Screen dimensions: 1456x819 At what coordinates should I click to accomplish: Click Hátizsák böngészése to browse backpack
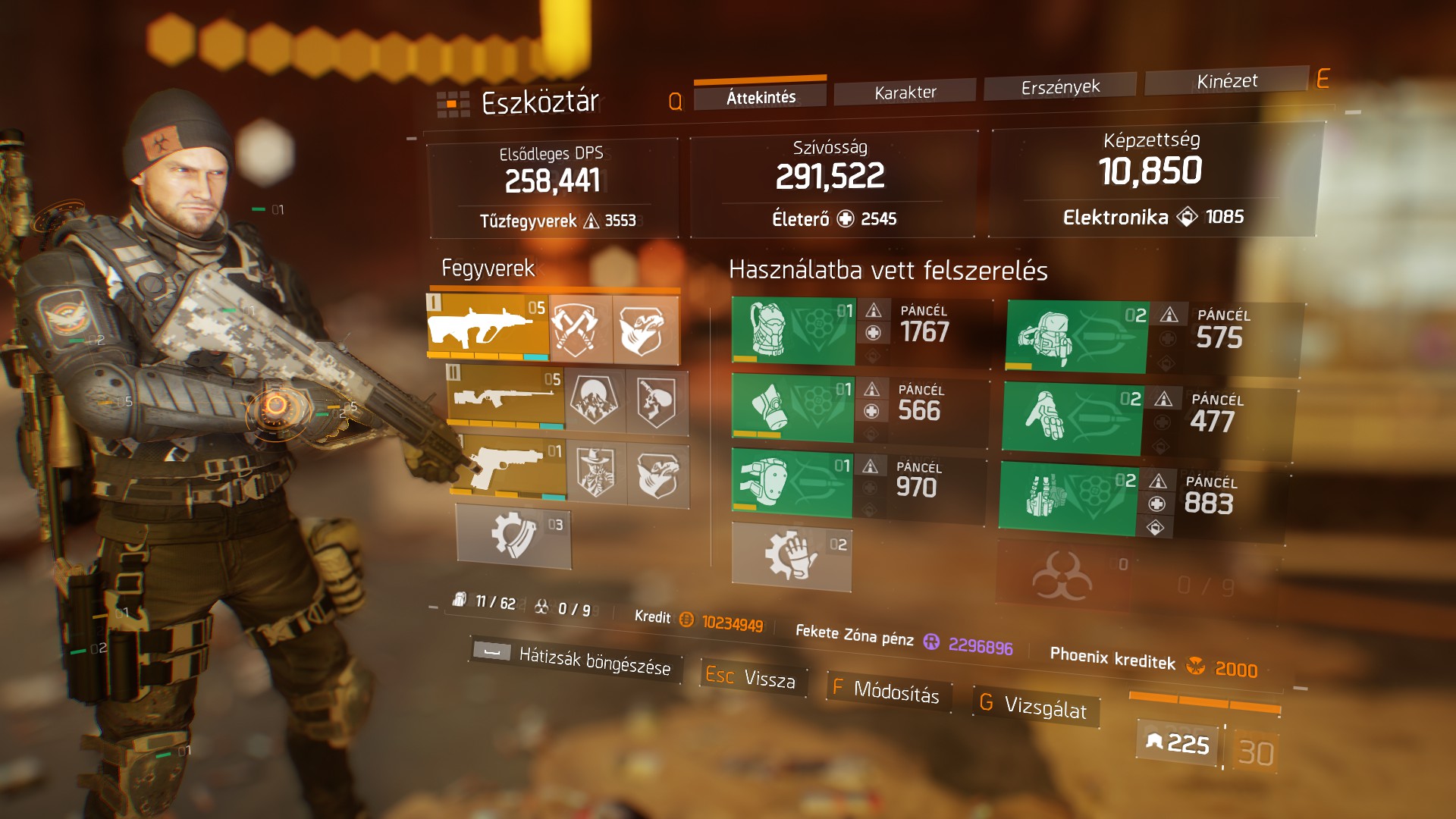[574, 658]
